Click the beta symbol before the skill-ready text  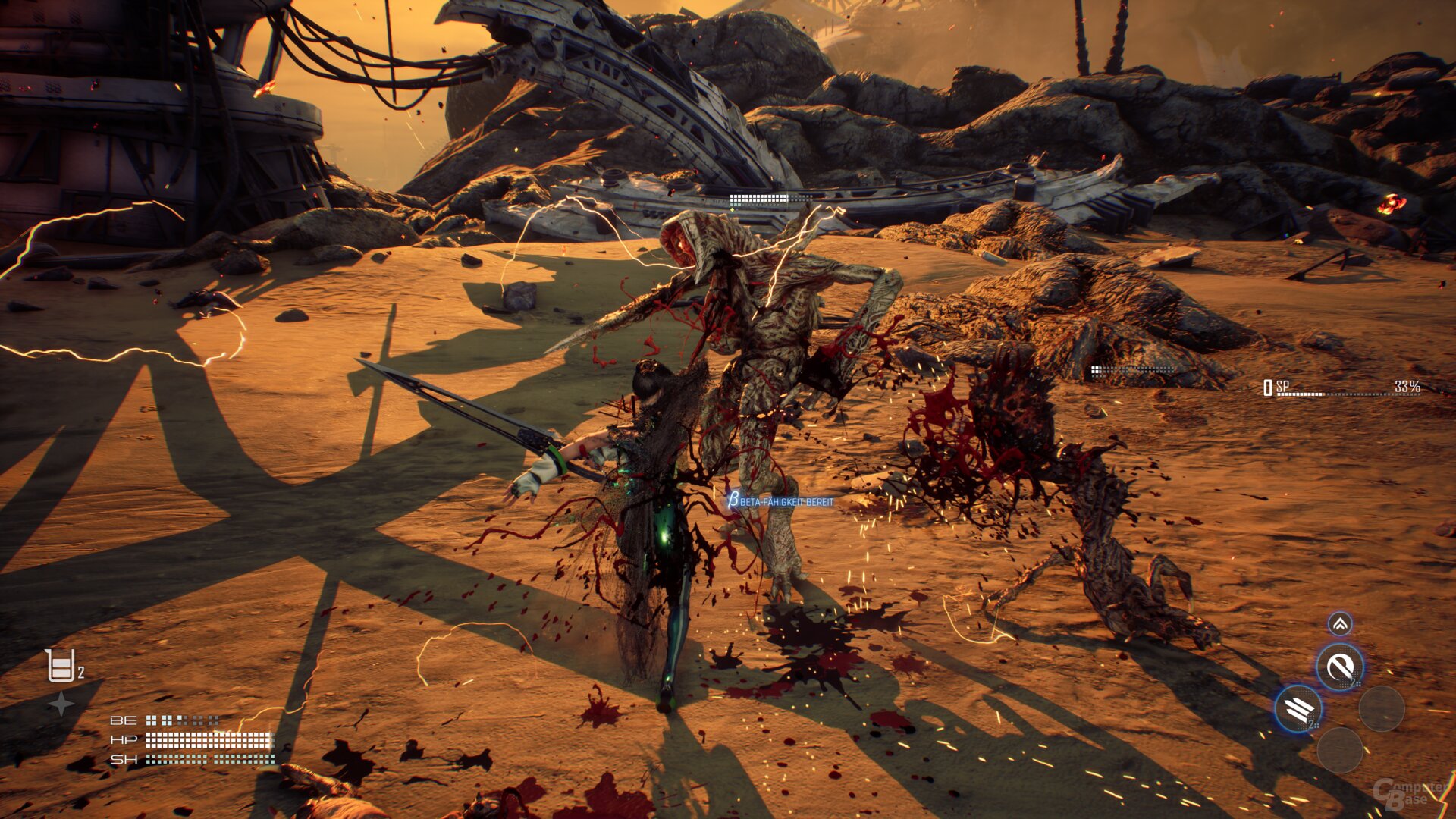(x=733, y=500)
